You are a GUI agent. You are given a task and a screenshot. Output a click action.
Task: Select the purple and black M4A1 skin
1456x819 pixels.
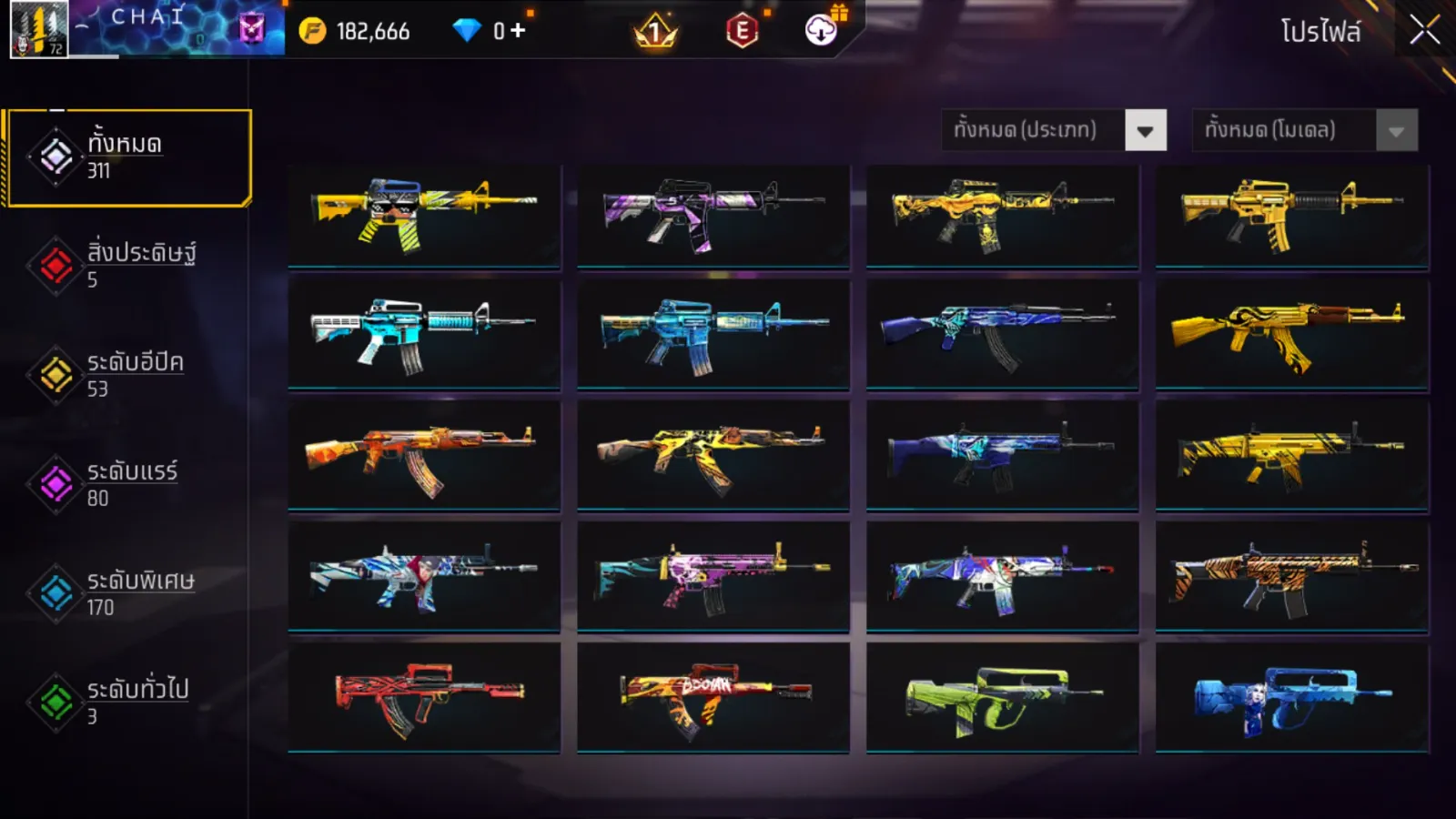(713, 216)
